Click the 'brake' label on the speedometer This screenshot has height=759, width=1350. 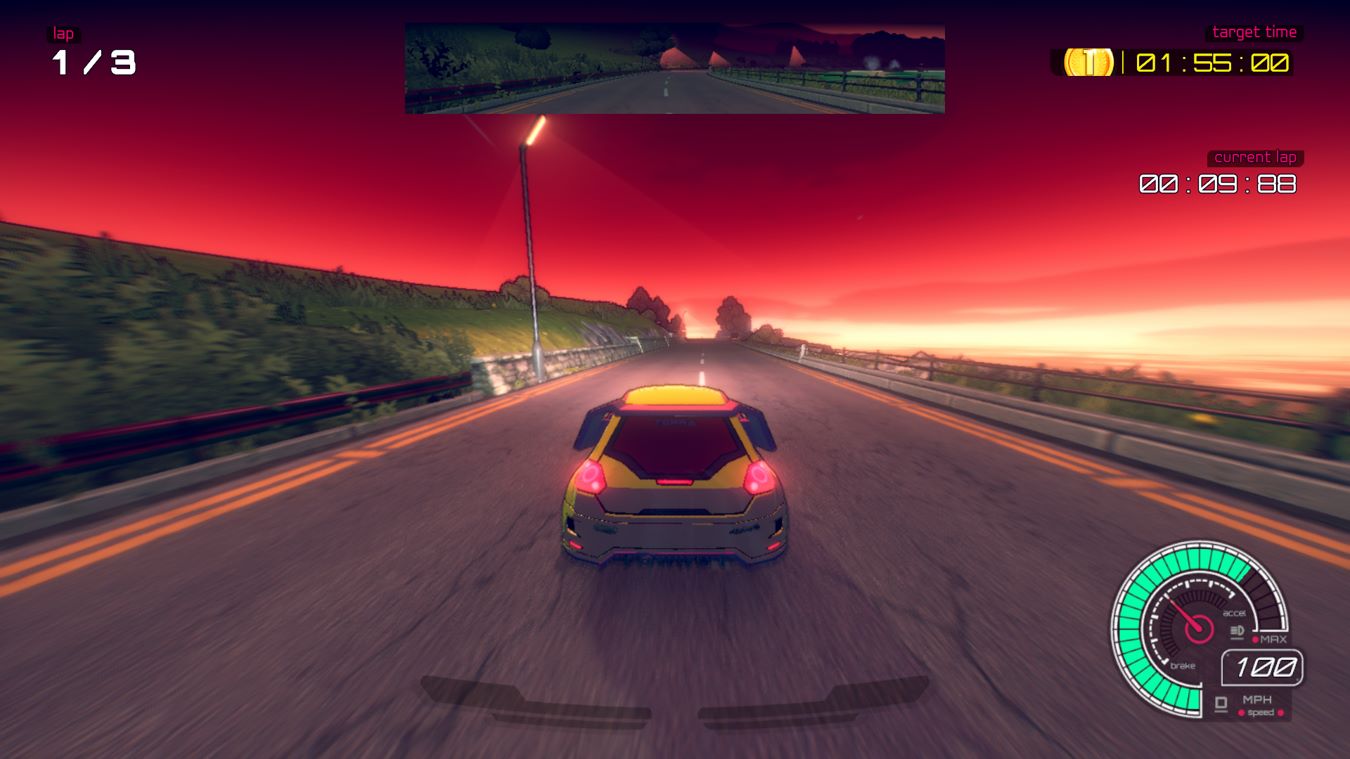coord(1183,665)
